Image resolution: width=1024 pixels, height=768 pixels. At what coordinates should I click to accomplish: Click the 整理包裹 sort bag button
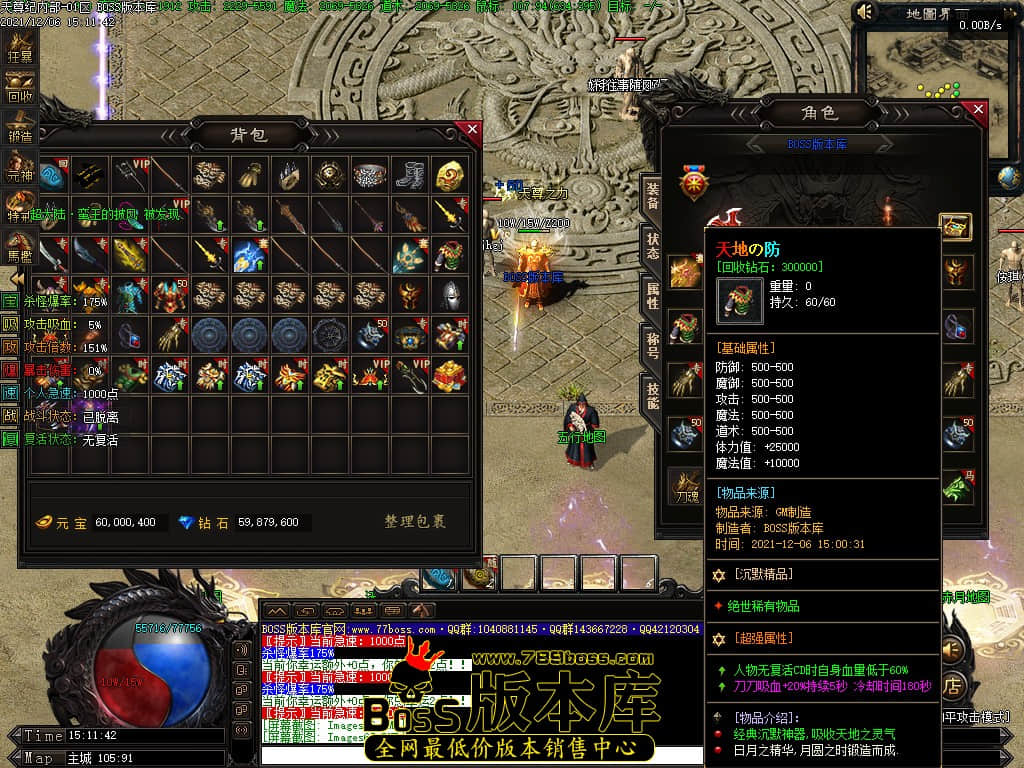click(415, 522)
